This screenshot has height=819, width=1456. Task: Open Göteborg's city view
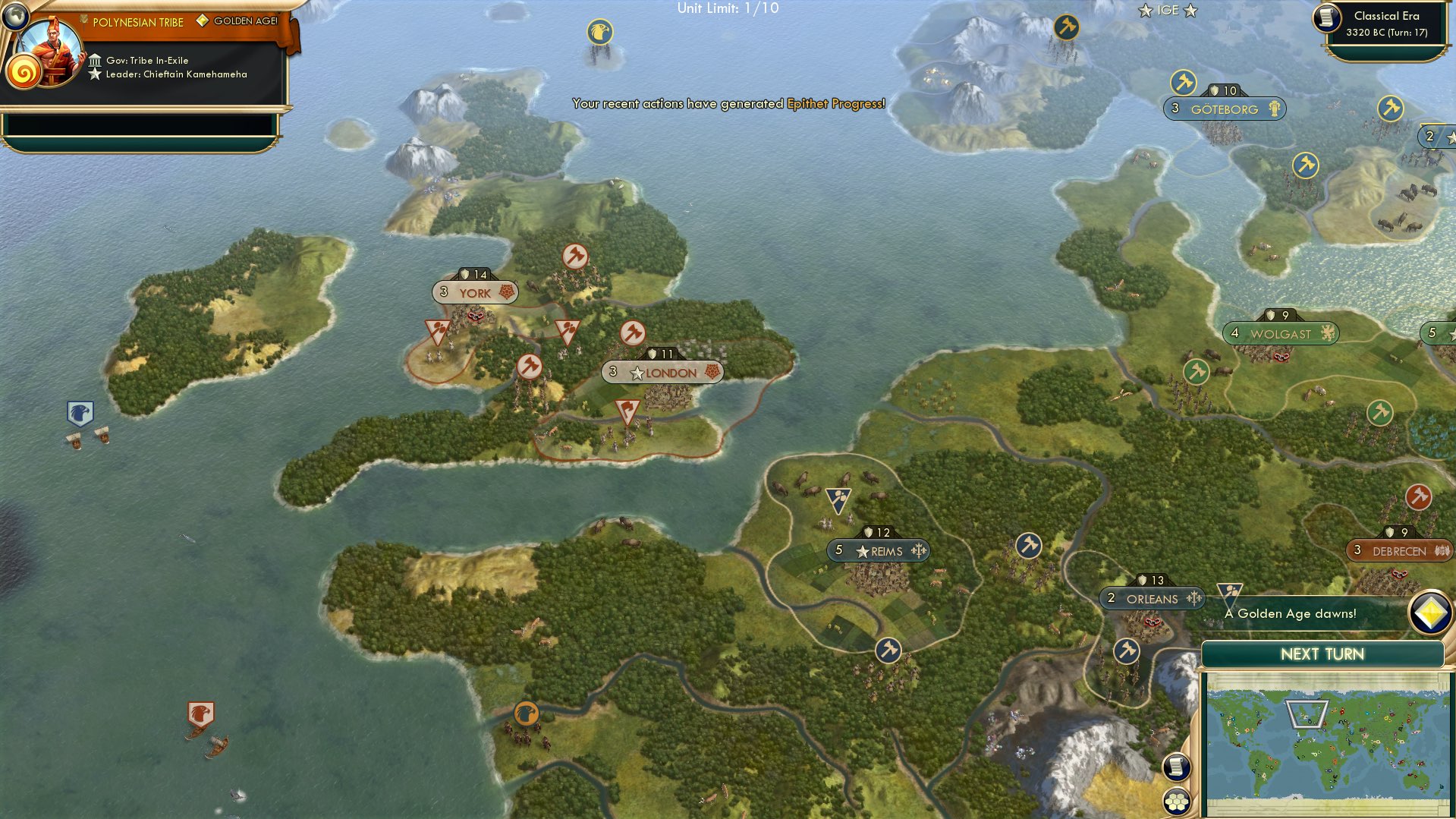pyautogui.click(x=1224, y=109)
